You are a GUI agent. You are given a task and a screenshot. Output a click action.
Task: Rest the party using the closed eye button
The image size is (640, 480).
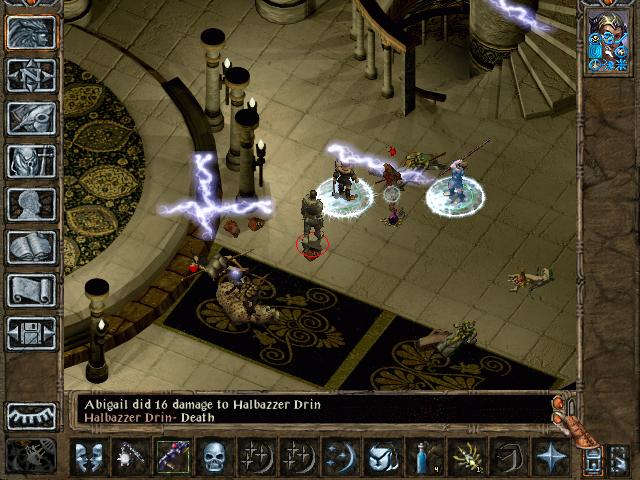(x=31, y=415)
